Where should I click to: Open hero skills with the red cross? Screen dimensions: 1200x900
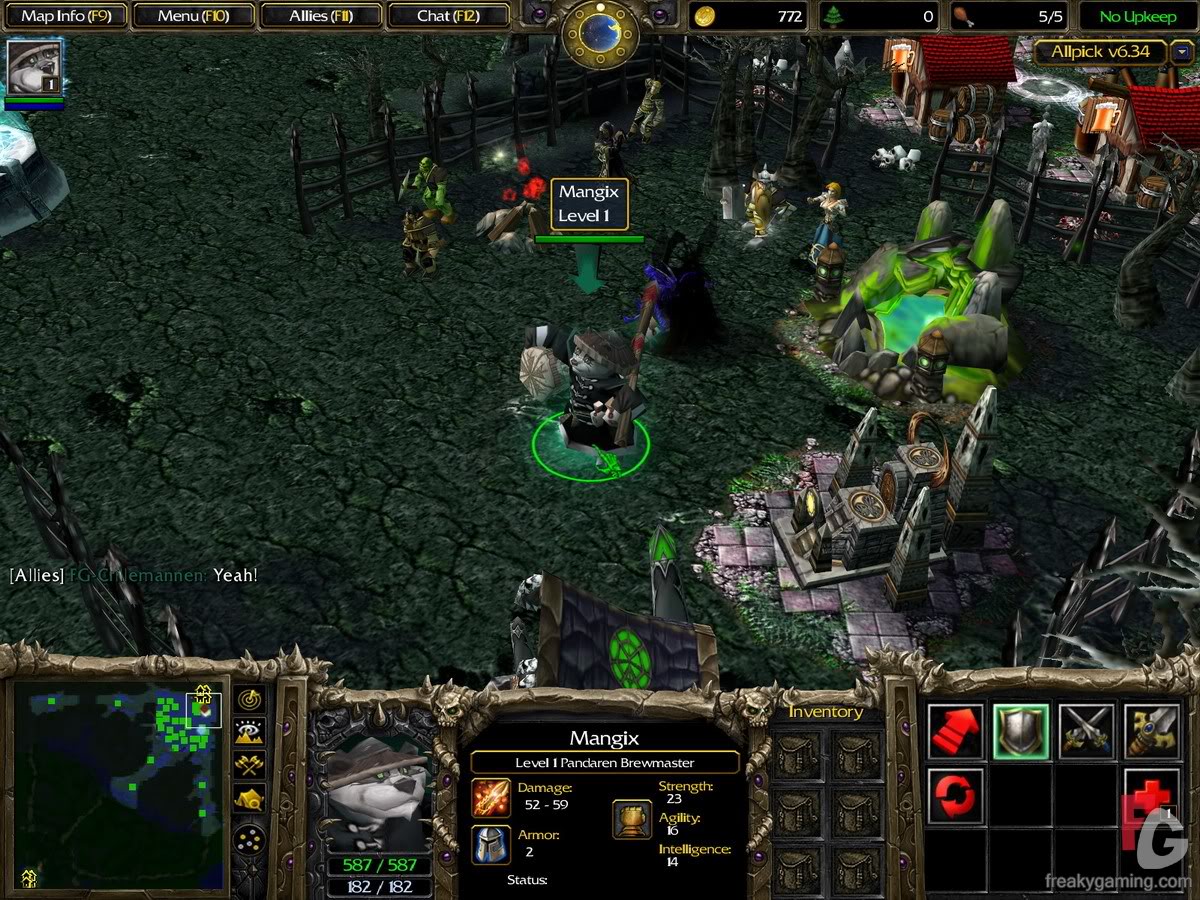pos(1151,797)
